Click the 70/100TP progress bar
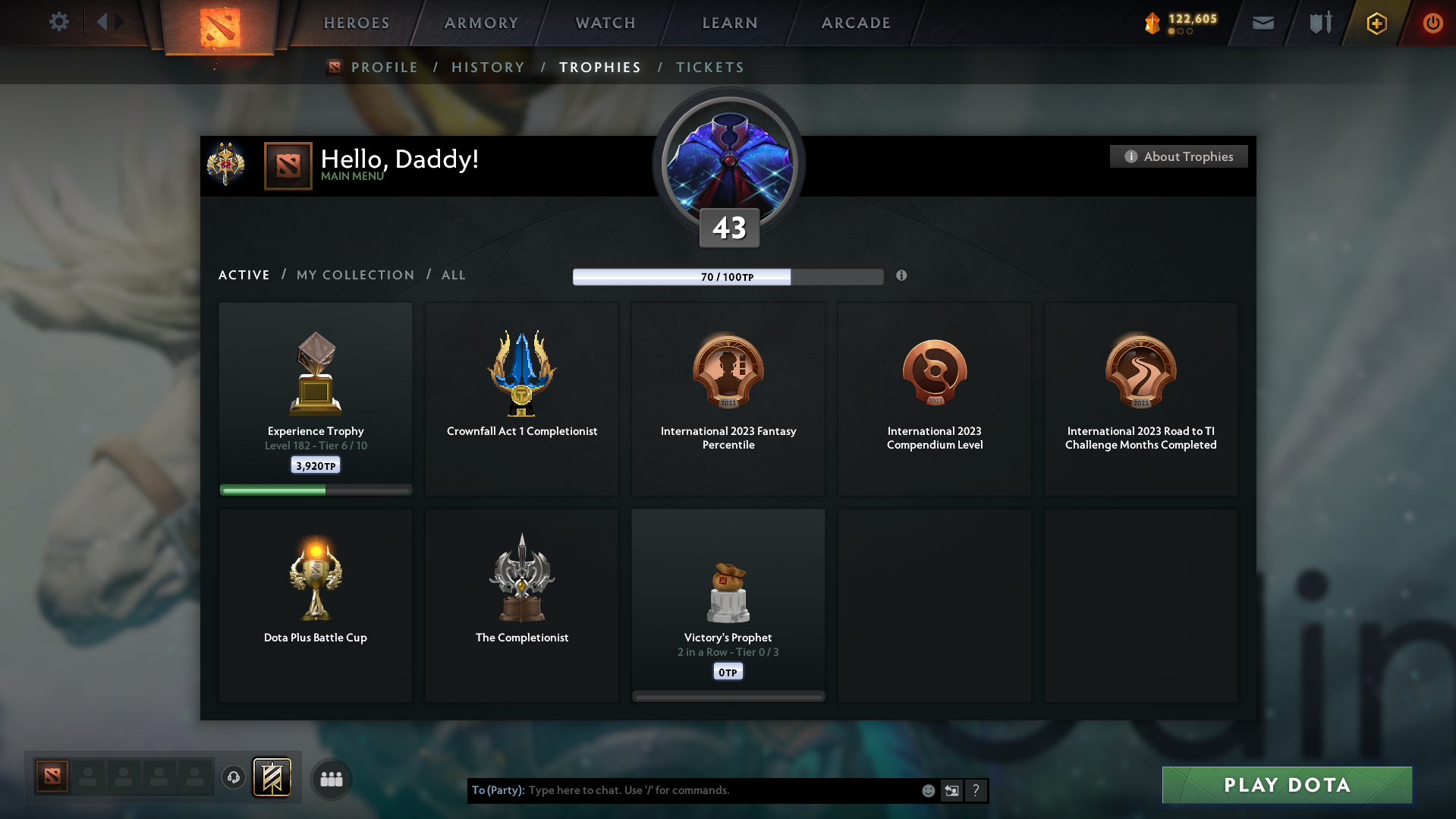The width and height of the screenshot is (1456, 819). (x=728, y=276)
